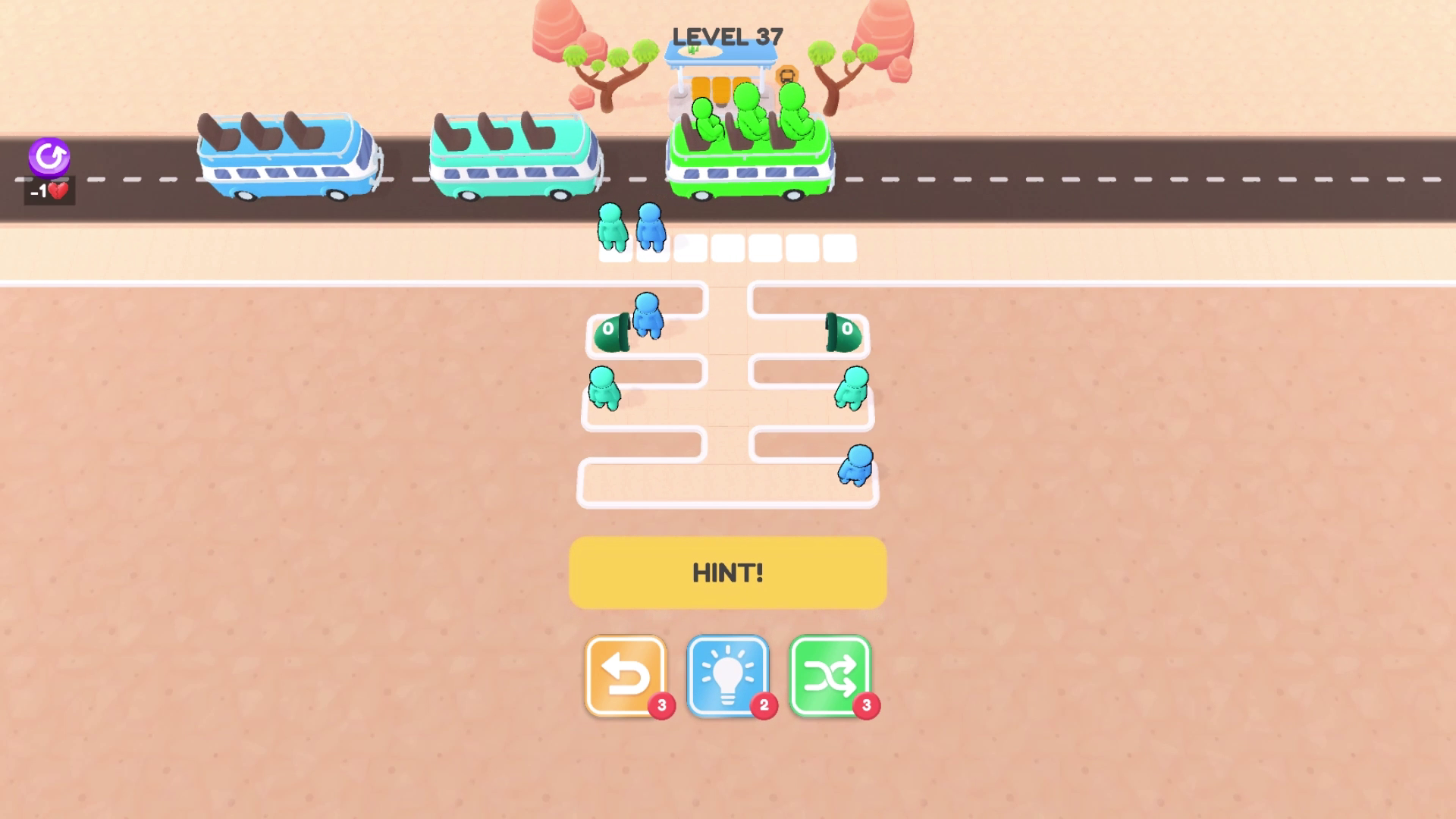
Task: Select the orange undo arrow icon
Action: coord(624,673)
